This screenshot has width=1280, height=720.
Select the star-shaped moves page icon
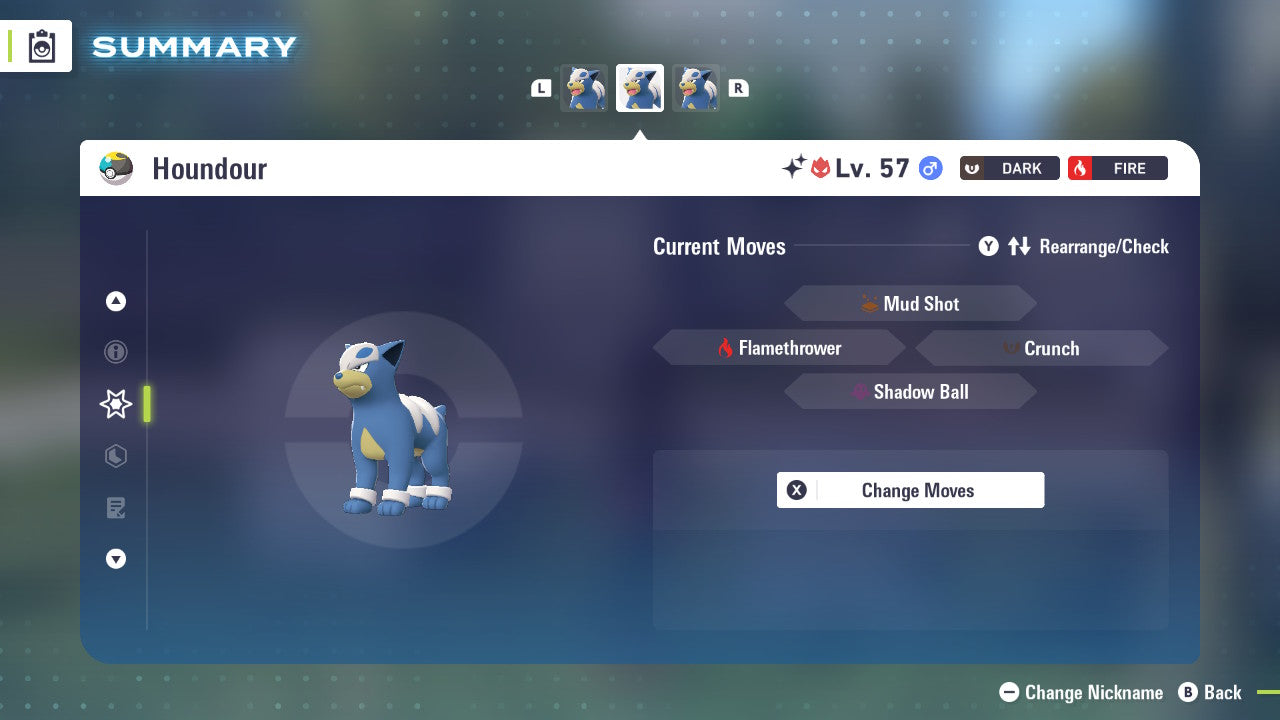pyautogui.click(x=115, y=404)
